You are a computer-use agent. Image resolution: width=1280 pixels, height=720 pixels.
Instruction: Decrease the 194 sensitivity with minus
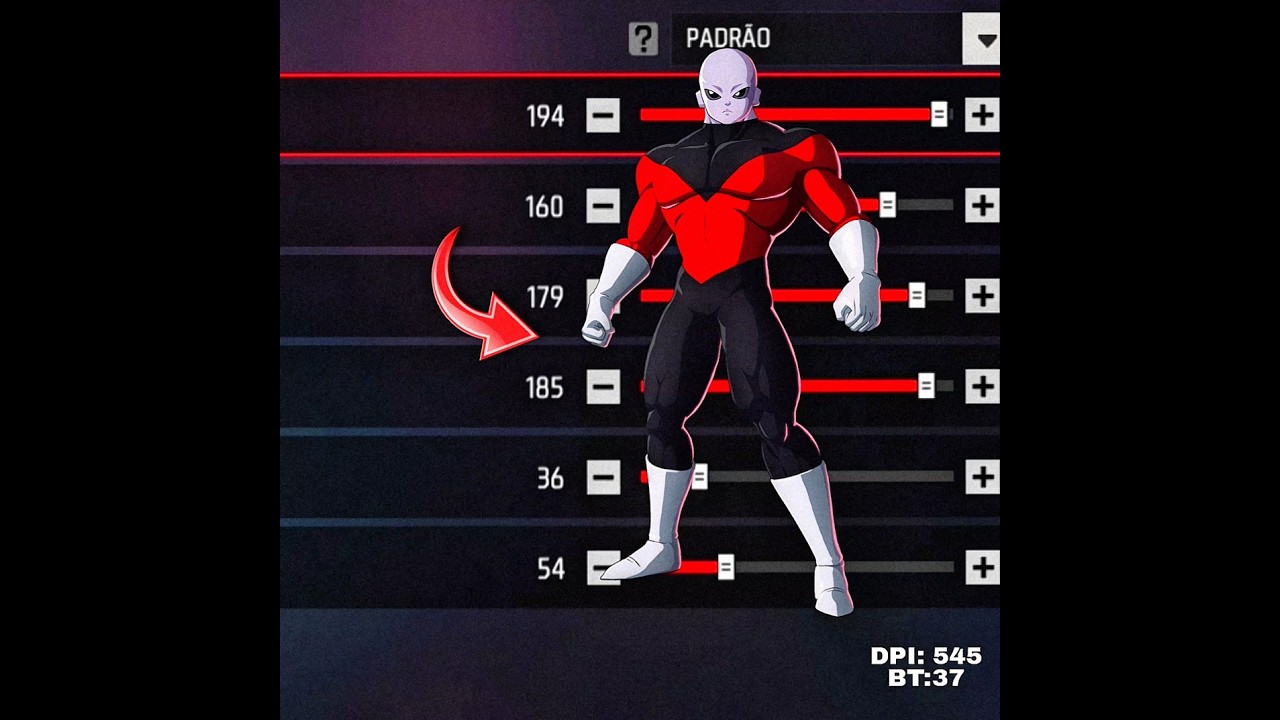point(603,116)
